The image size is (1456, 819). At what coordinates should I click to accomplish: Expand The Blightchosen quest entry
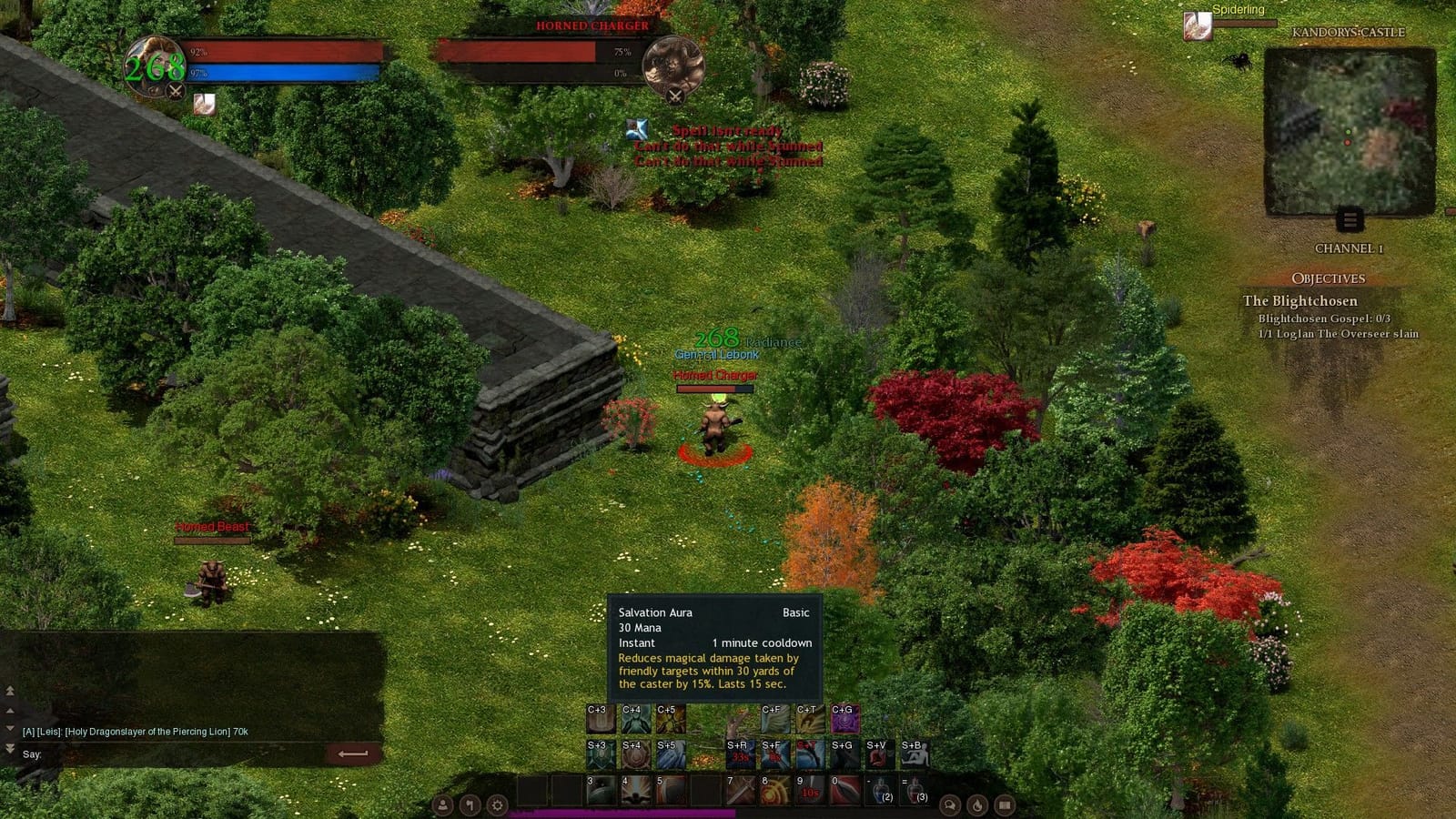tap(1300, 300)
